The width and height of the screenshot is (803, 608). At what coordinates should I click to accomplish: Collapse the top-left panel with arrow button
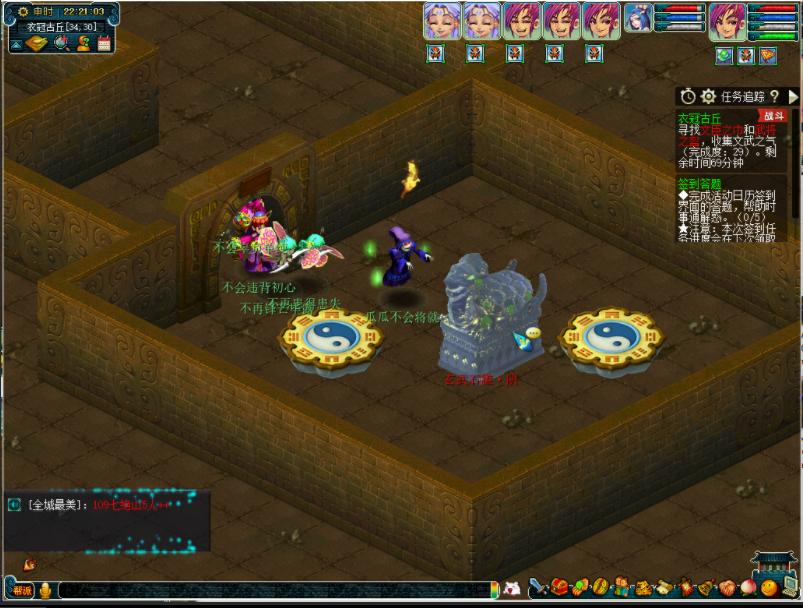point(15,43)
